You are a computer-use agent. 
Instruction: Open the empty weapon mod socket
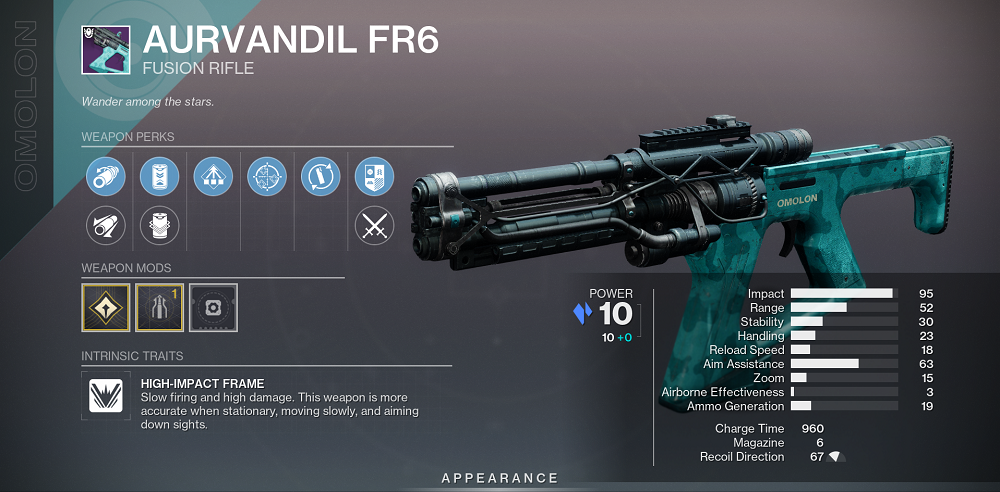point(213,307)
